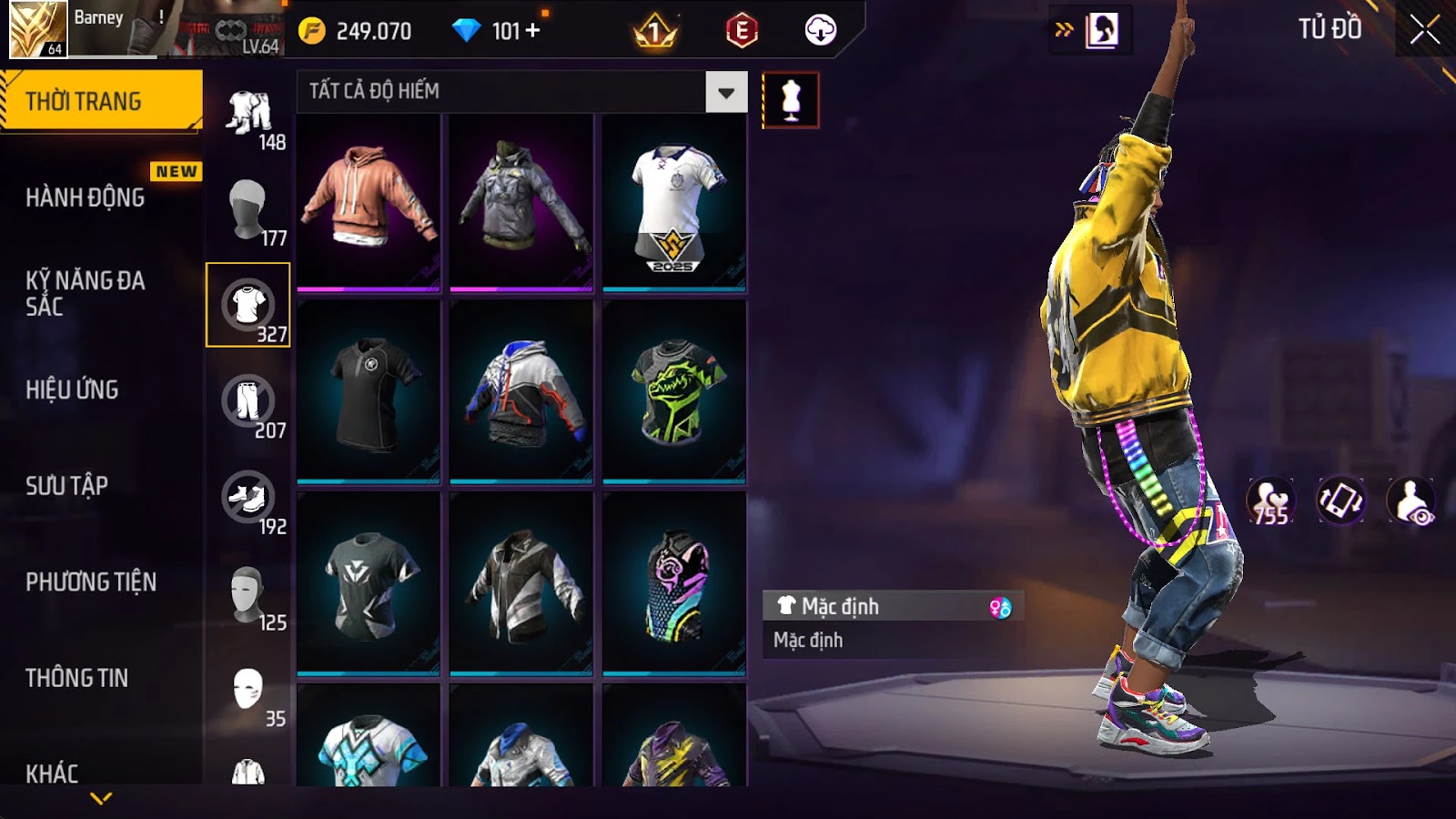Open the Kỹ Năng Đa Sắc section
This screenshot has width=1456, height=819.
click(x=86, y=293)
